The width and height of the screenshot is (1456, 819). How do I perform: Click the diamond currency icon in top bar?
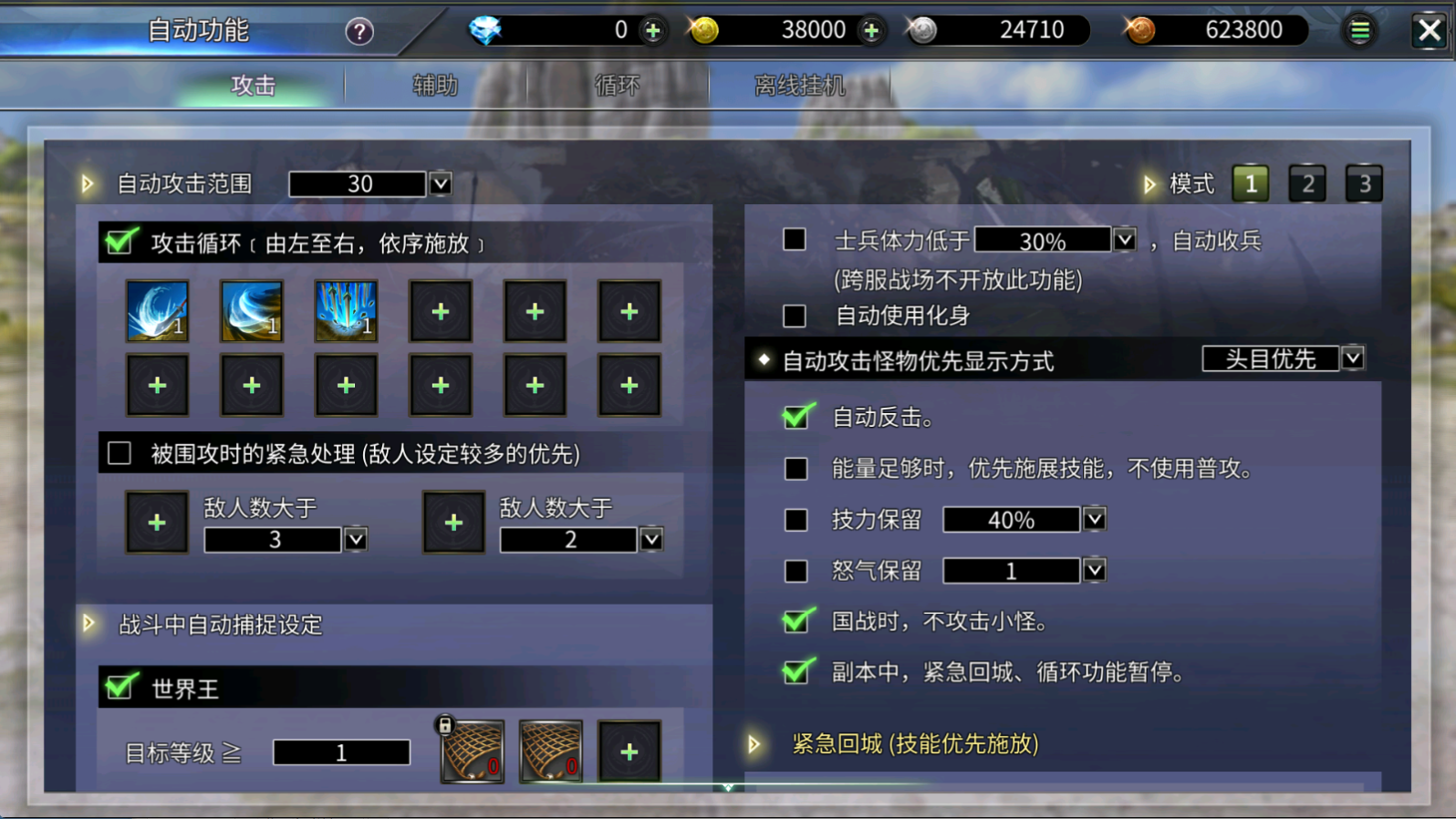click(x=486, y=29)
